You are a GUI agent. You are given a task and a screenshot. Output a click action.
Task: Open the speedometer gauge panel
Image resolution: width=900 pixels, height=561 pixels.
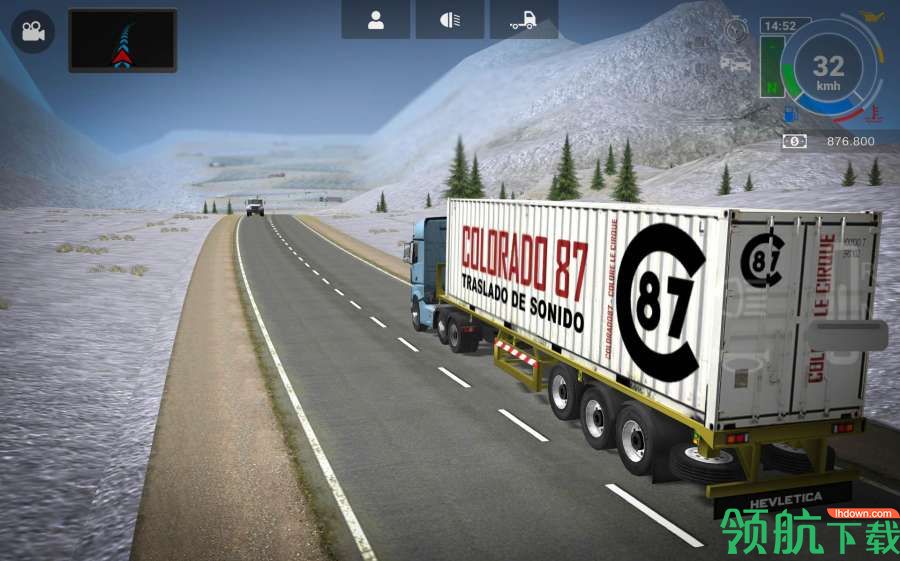[x=828, y=69]
